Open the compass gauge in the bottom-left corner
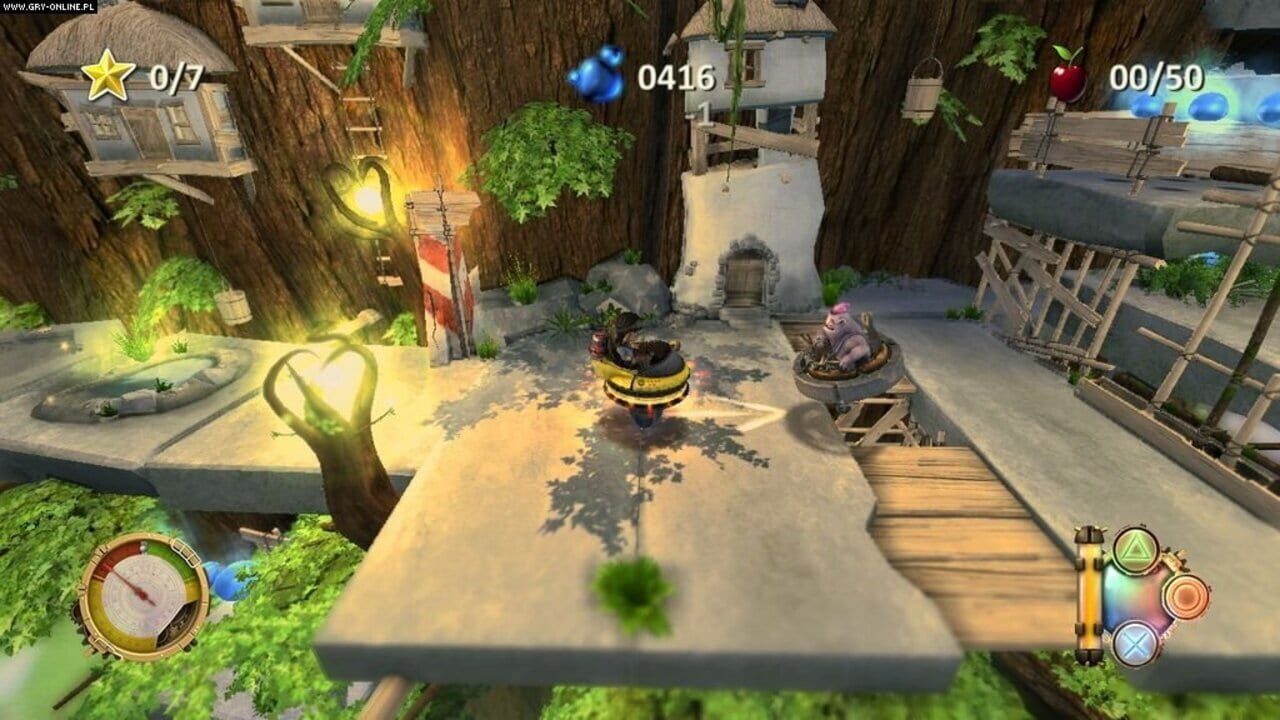 click(142, 590)
